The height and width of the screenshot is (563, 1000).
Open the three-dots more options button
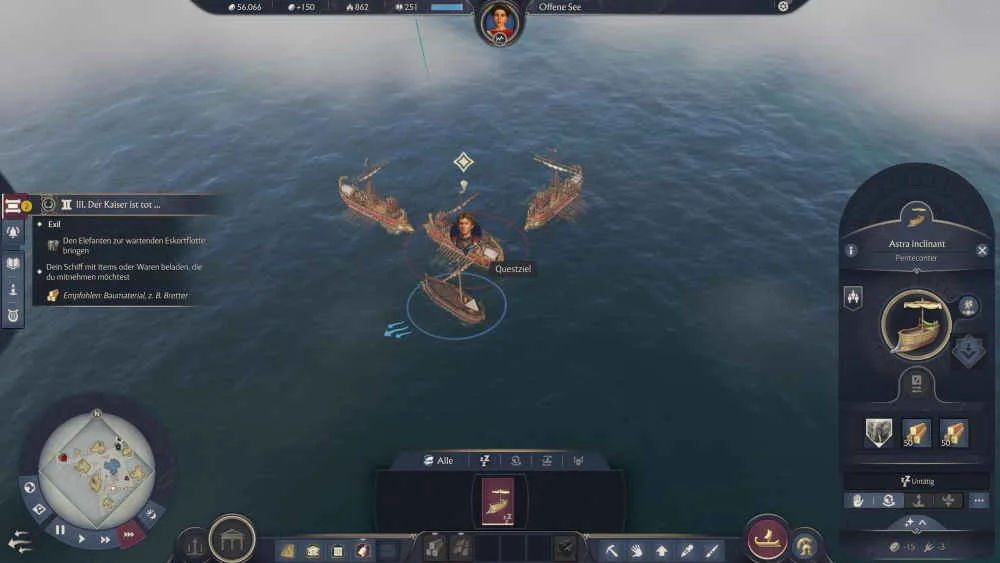[979, 500]
